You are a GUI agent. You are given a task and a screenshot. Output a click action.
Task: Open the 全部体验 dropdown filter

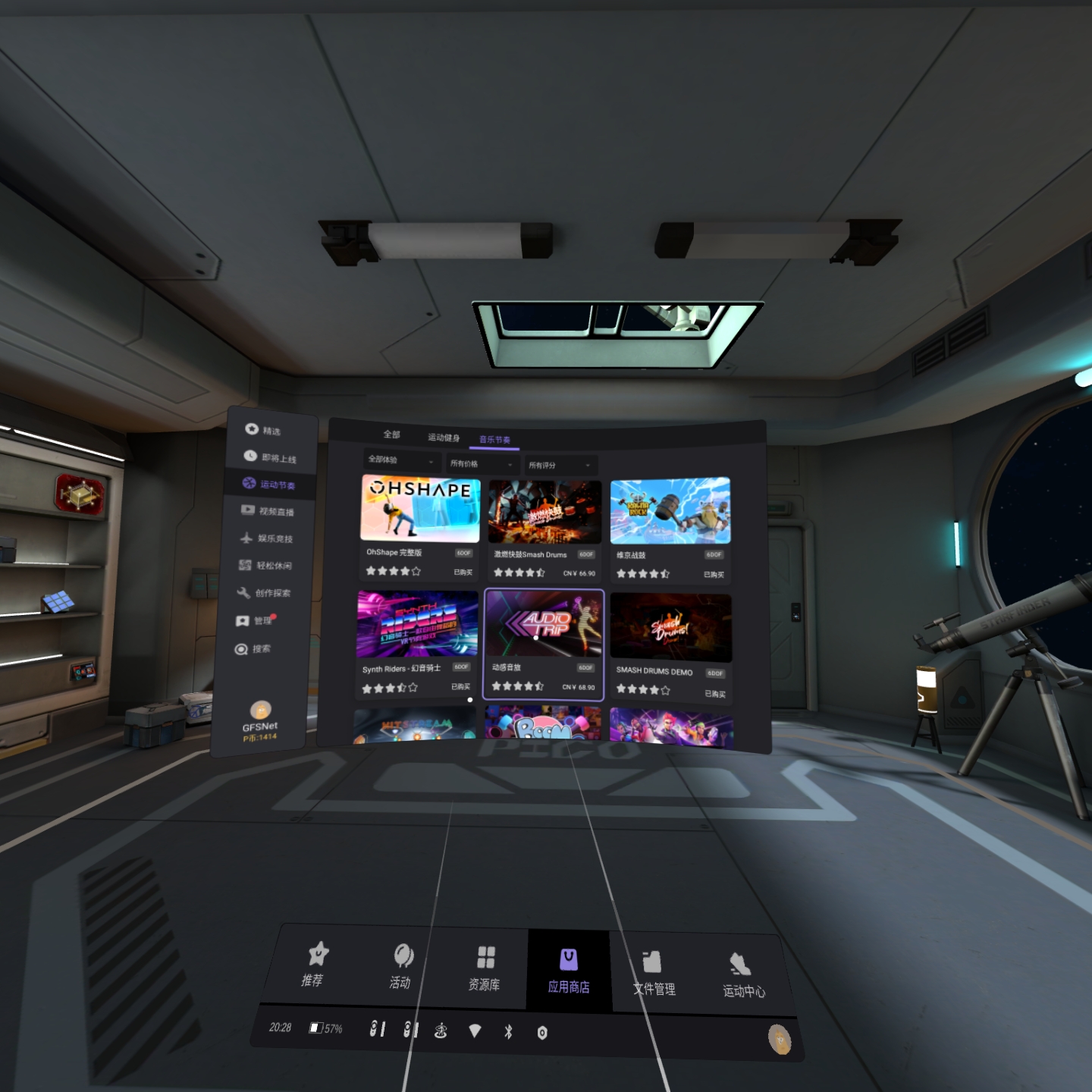coord(401,460)
